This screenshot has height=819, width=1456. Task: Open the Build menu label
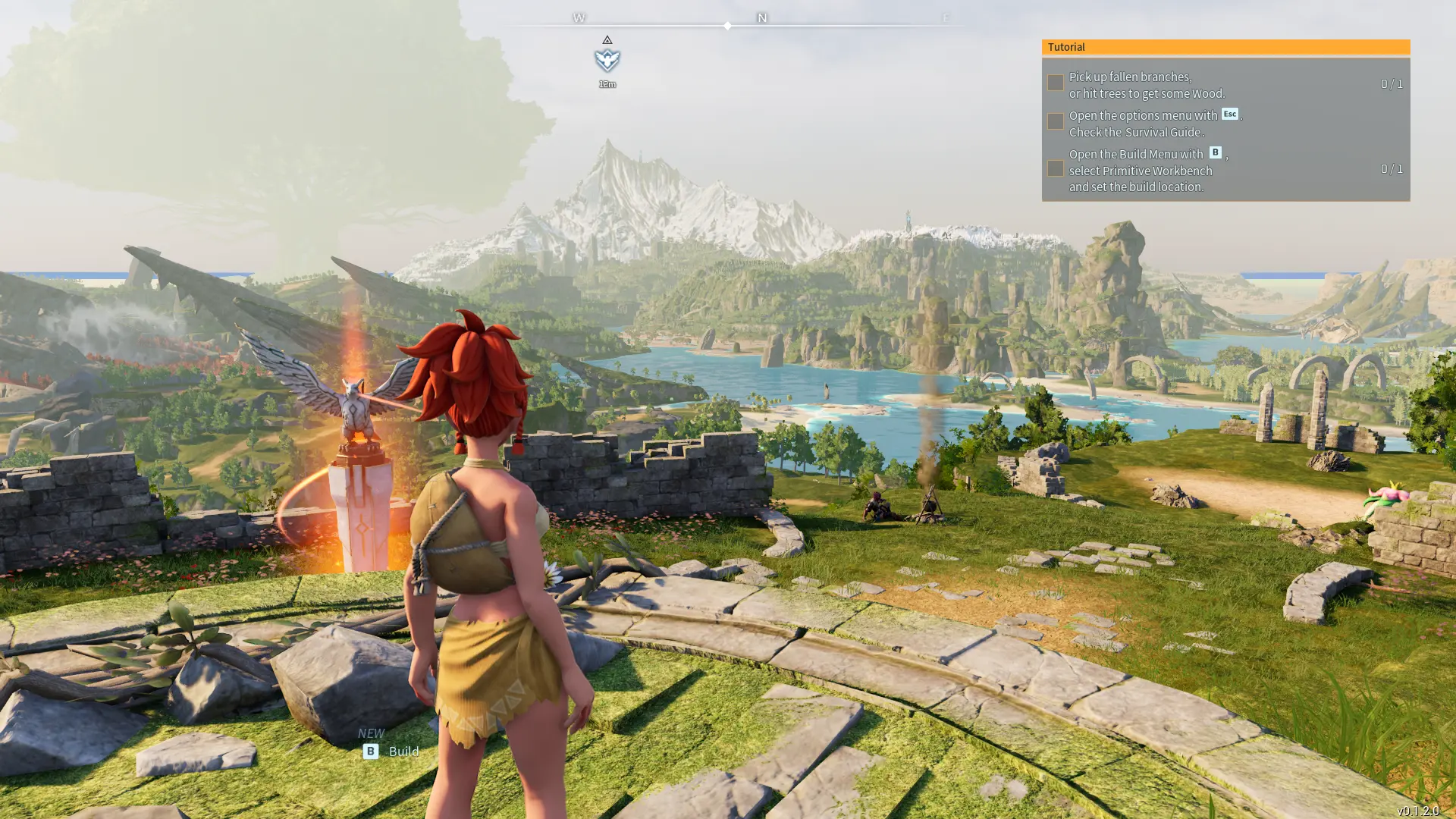click(x=403, y=752)
